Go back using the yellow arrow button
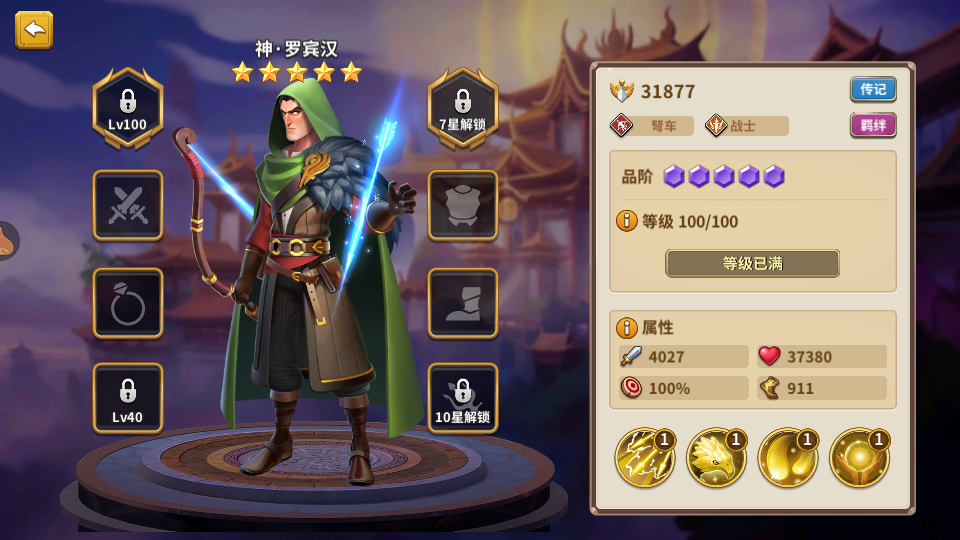This screenshot has height=540, width=960. click(34, 30)
